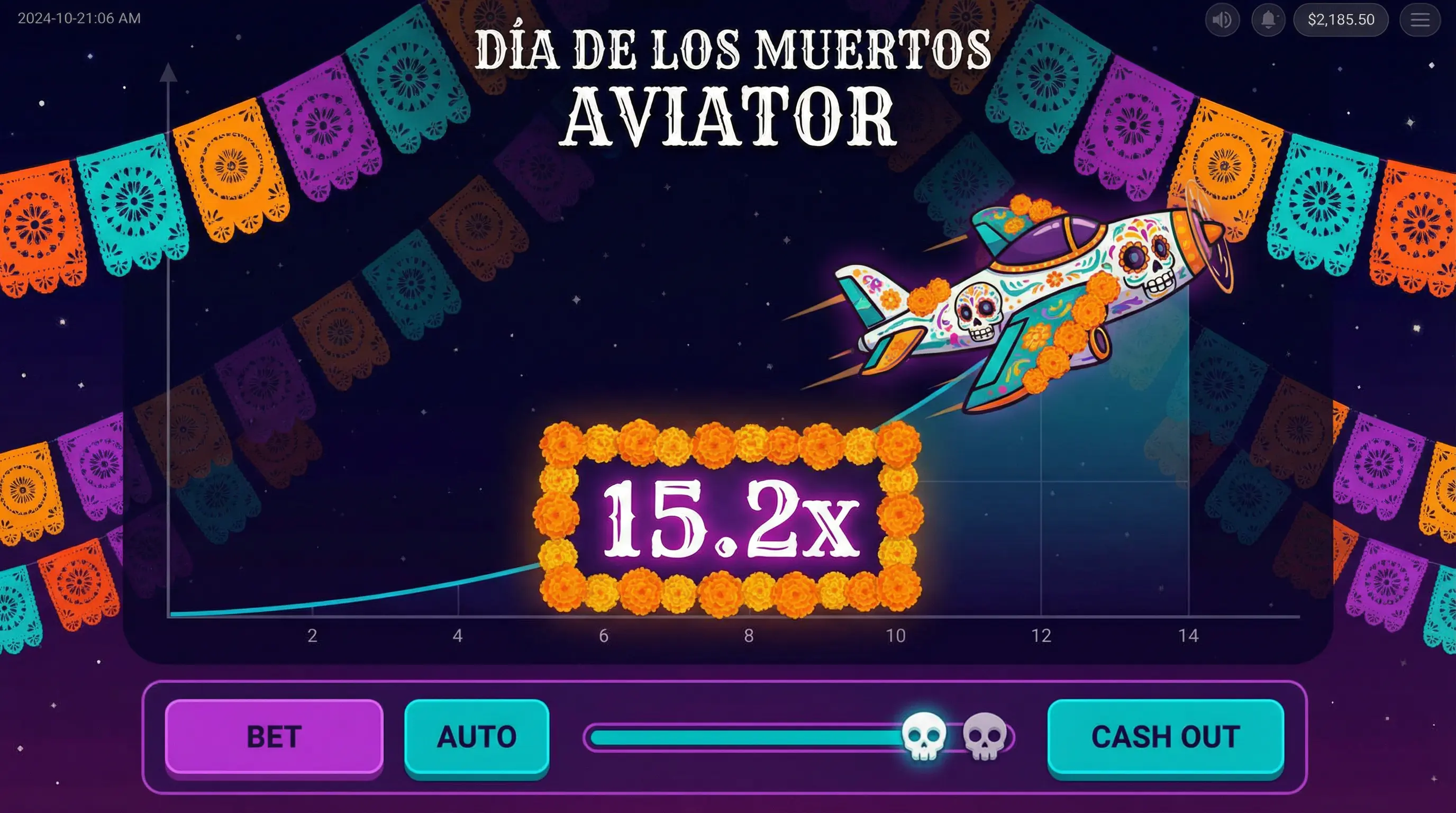Open notifications with the bell icon
1456x813 pixels.
pos(1269,20)
